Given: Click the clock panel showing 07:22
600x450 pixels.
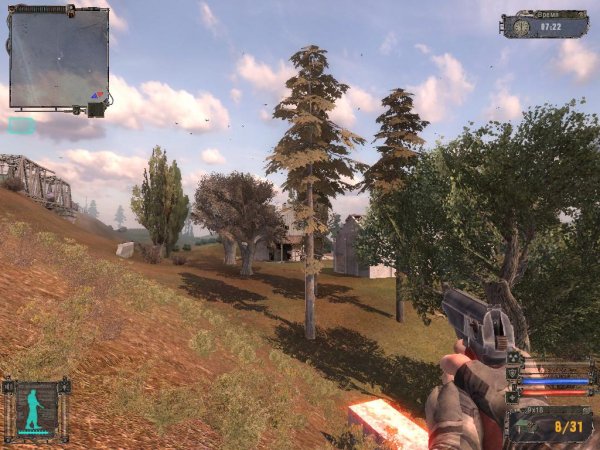Looking at the screenshot, I should point(545,25).
